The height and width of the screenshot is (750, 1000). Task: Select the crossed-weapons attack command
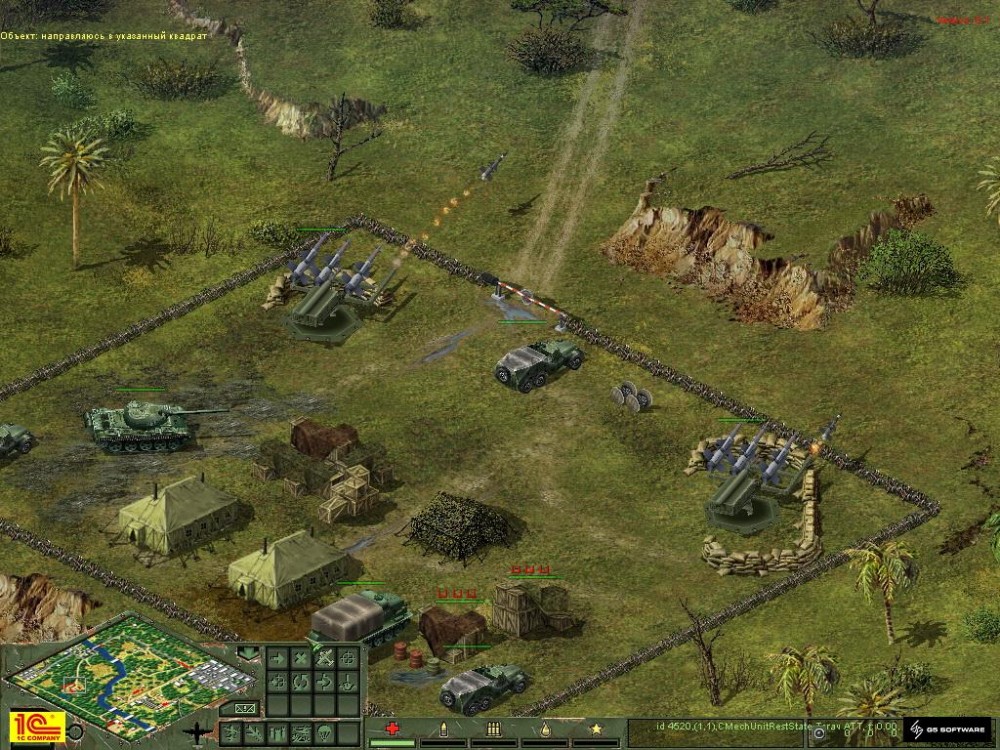pos(324,658)
